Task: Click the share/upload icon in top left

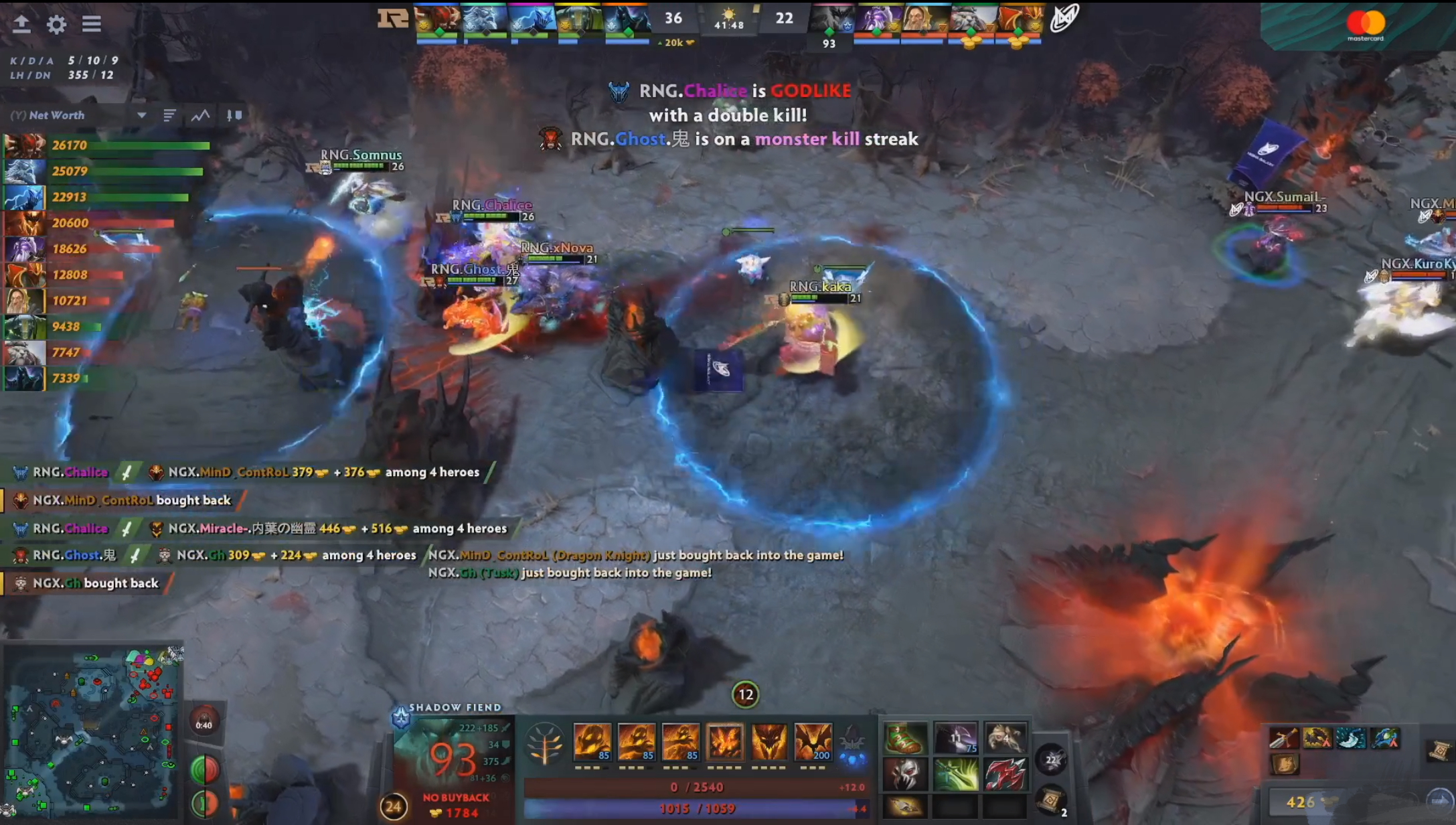Action: 23,25
